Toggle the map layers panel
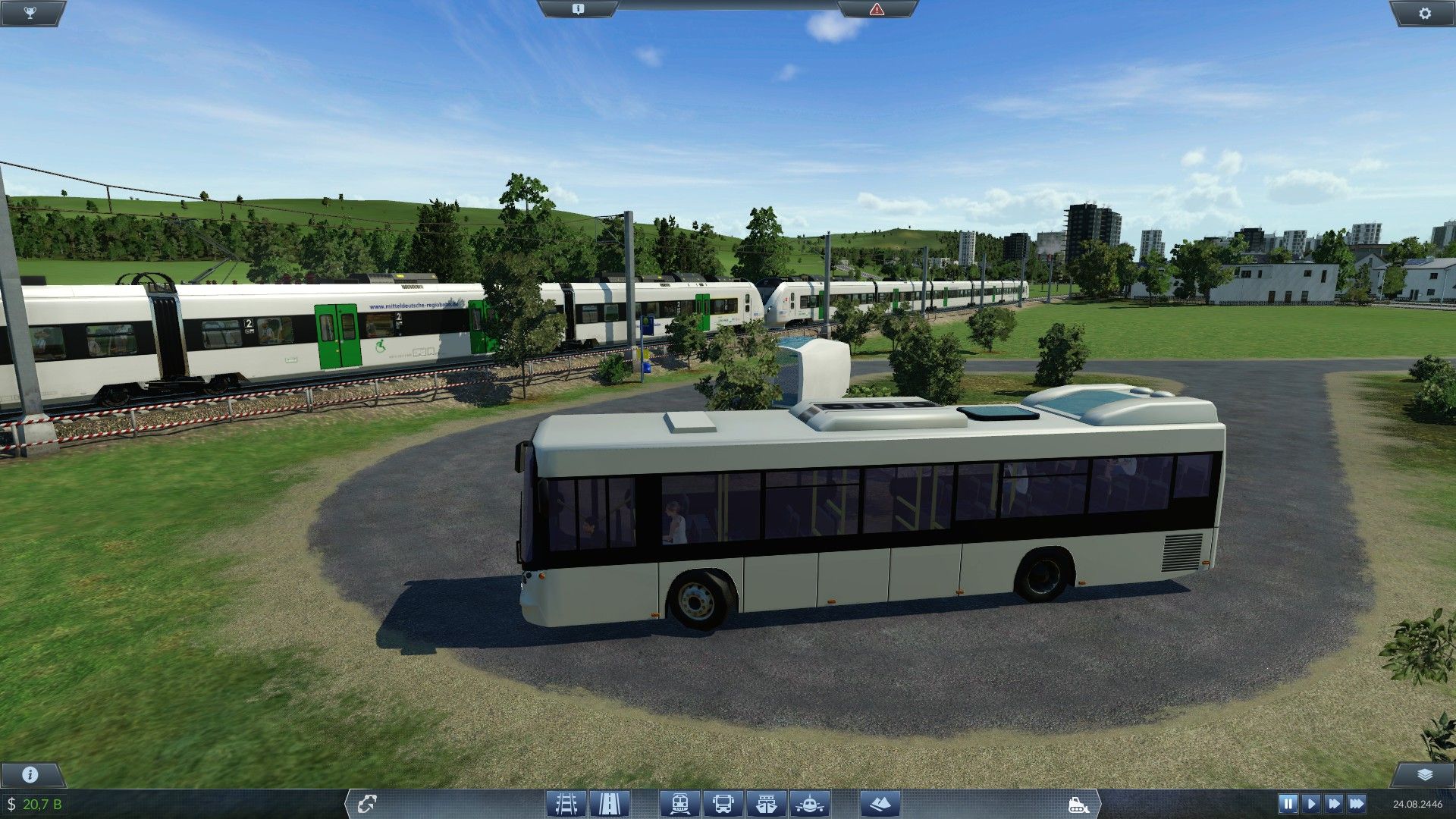 1425,774
